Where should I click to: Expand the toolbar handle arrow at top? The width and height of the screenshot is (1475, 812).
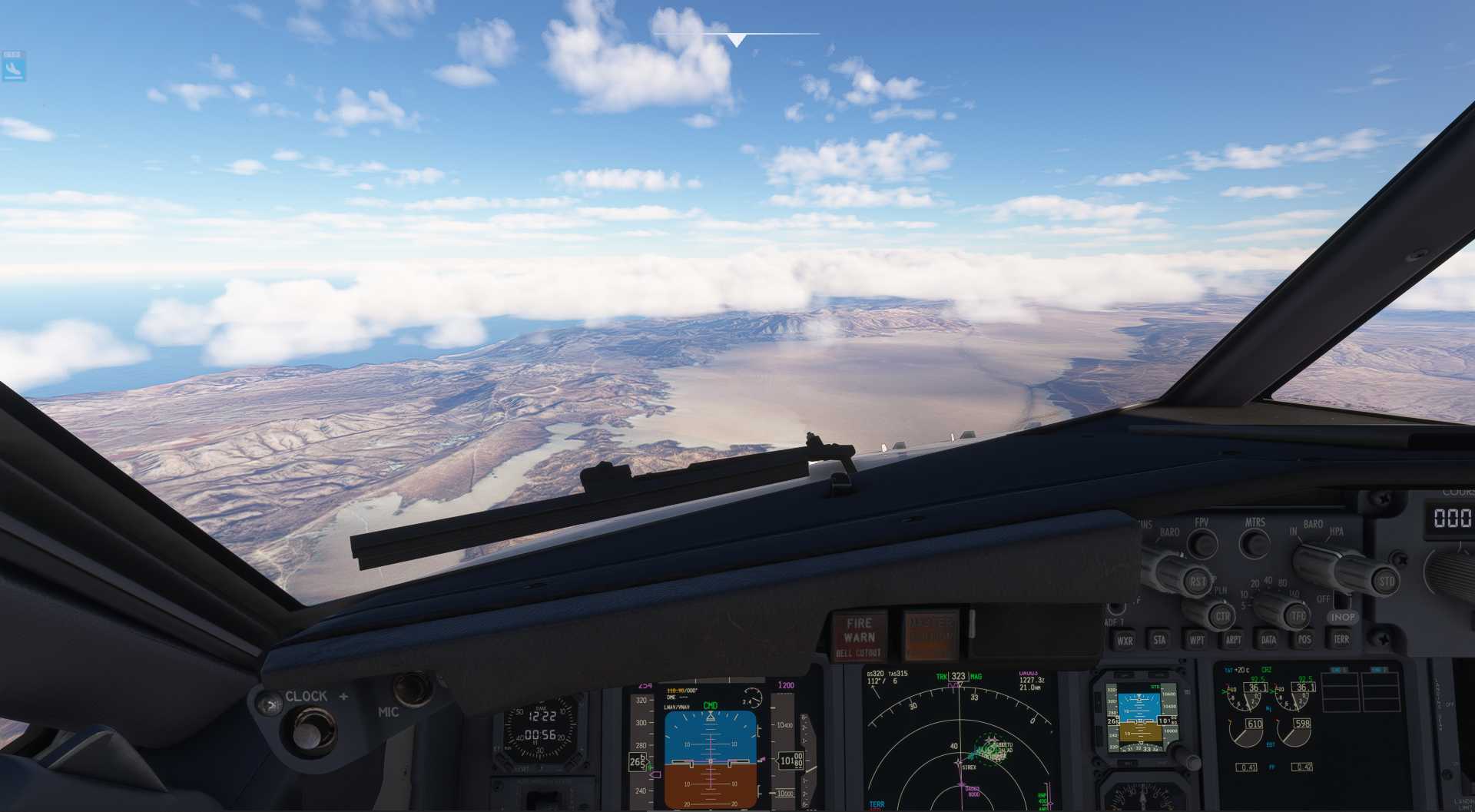click(x=736, y=40)
